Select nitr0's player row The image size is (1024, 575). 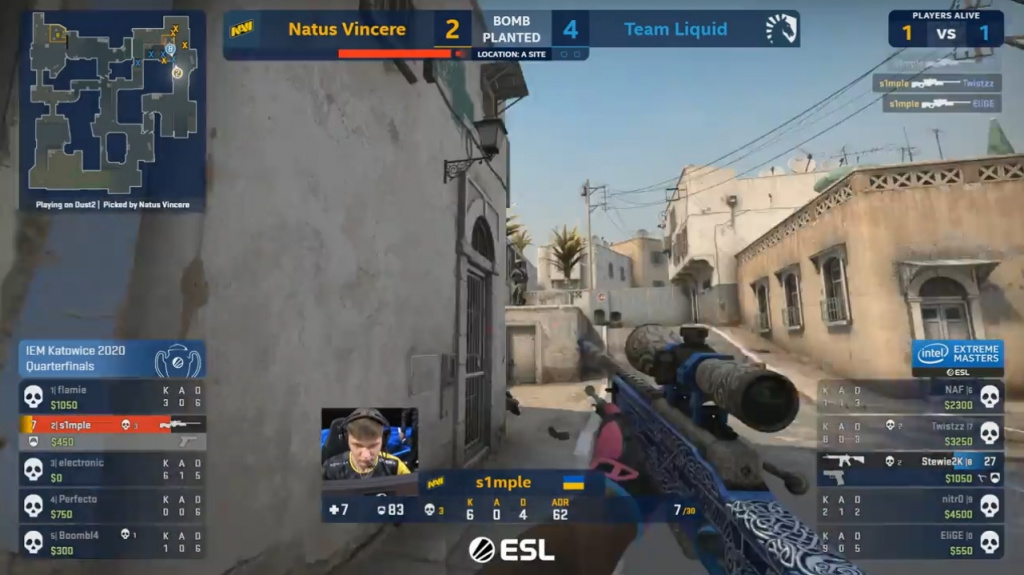[909, 506]
